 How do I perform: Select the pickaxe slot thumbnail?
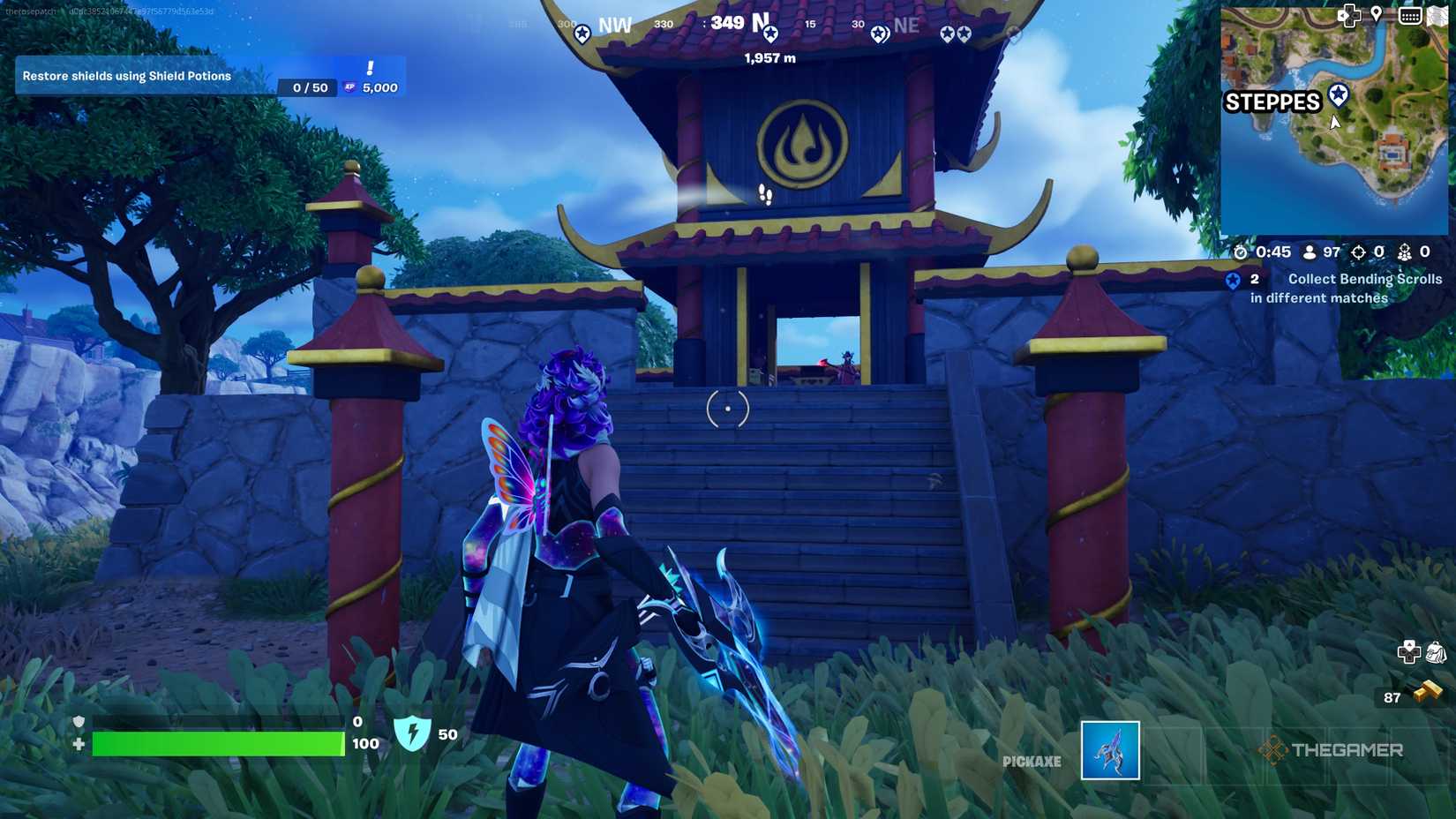click(x=1109, y=751)
